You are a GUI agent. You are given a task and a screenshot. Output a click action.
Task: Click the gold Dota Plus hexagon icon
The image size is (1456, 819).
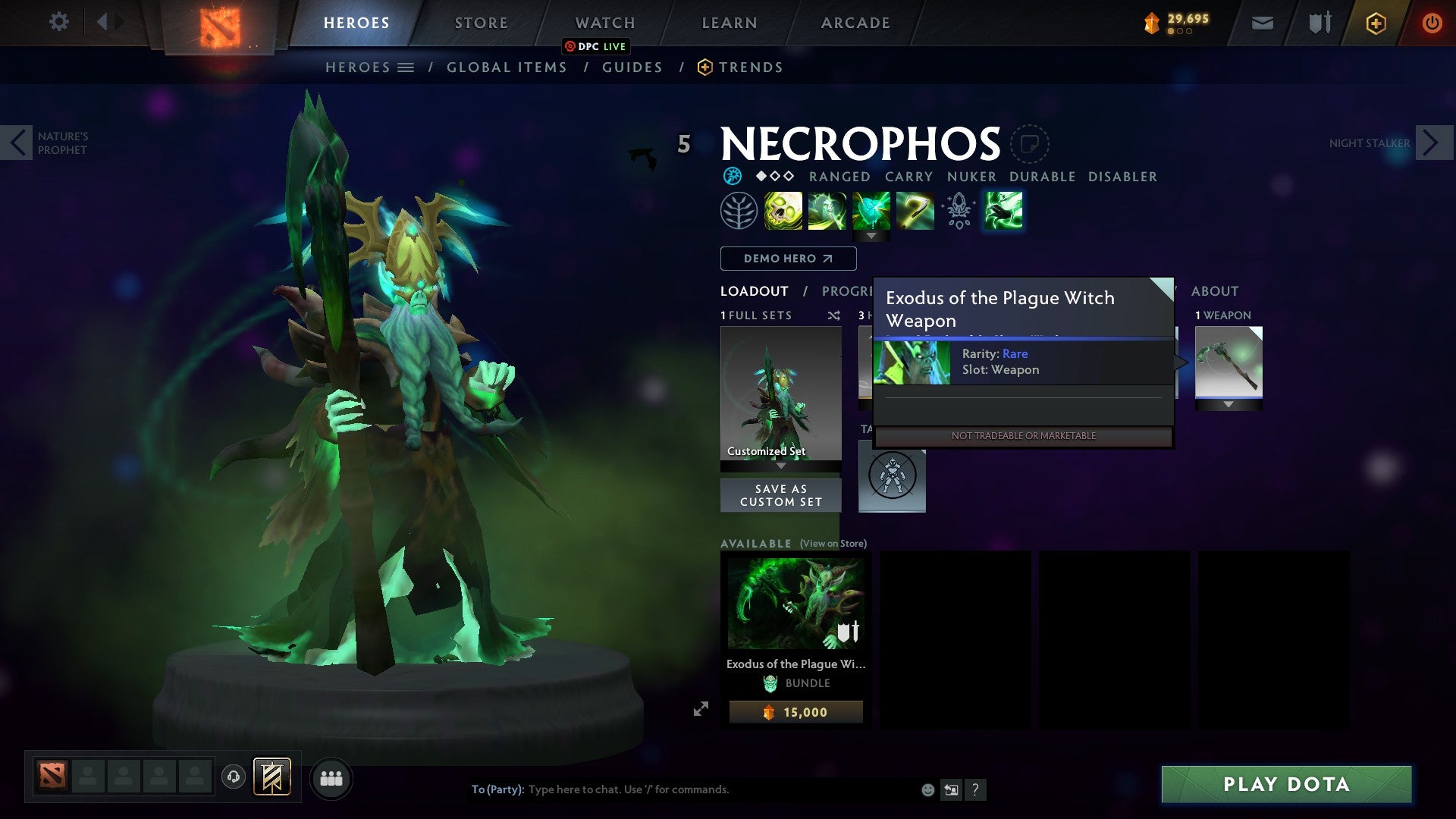(1376, 23)
